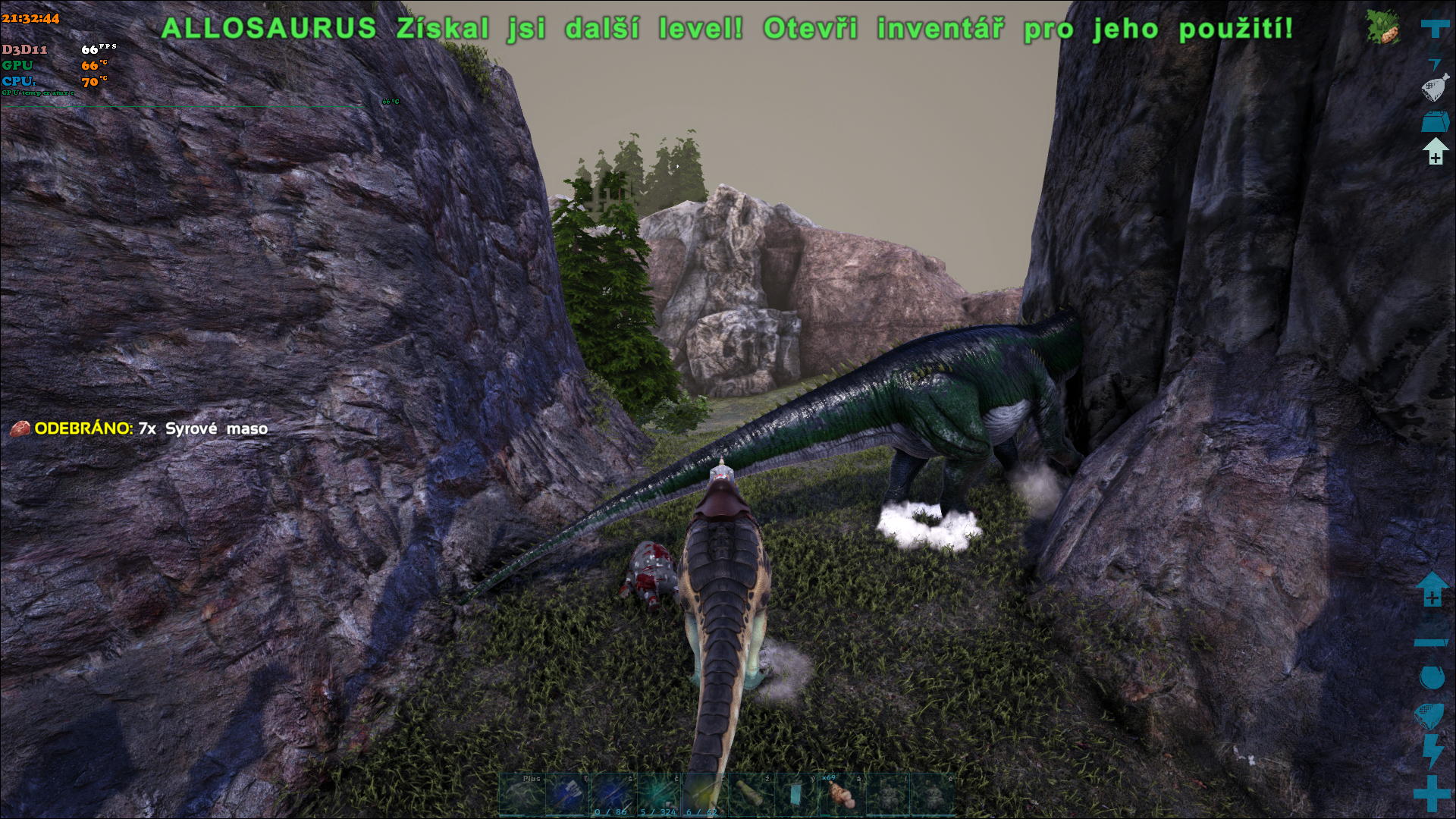Equip the hatchet from the hotbar
Viewport: 1456px width, 819px height.
[567, 794]
